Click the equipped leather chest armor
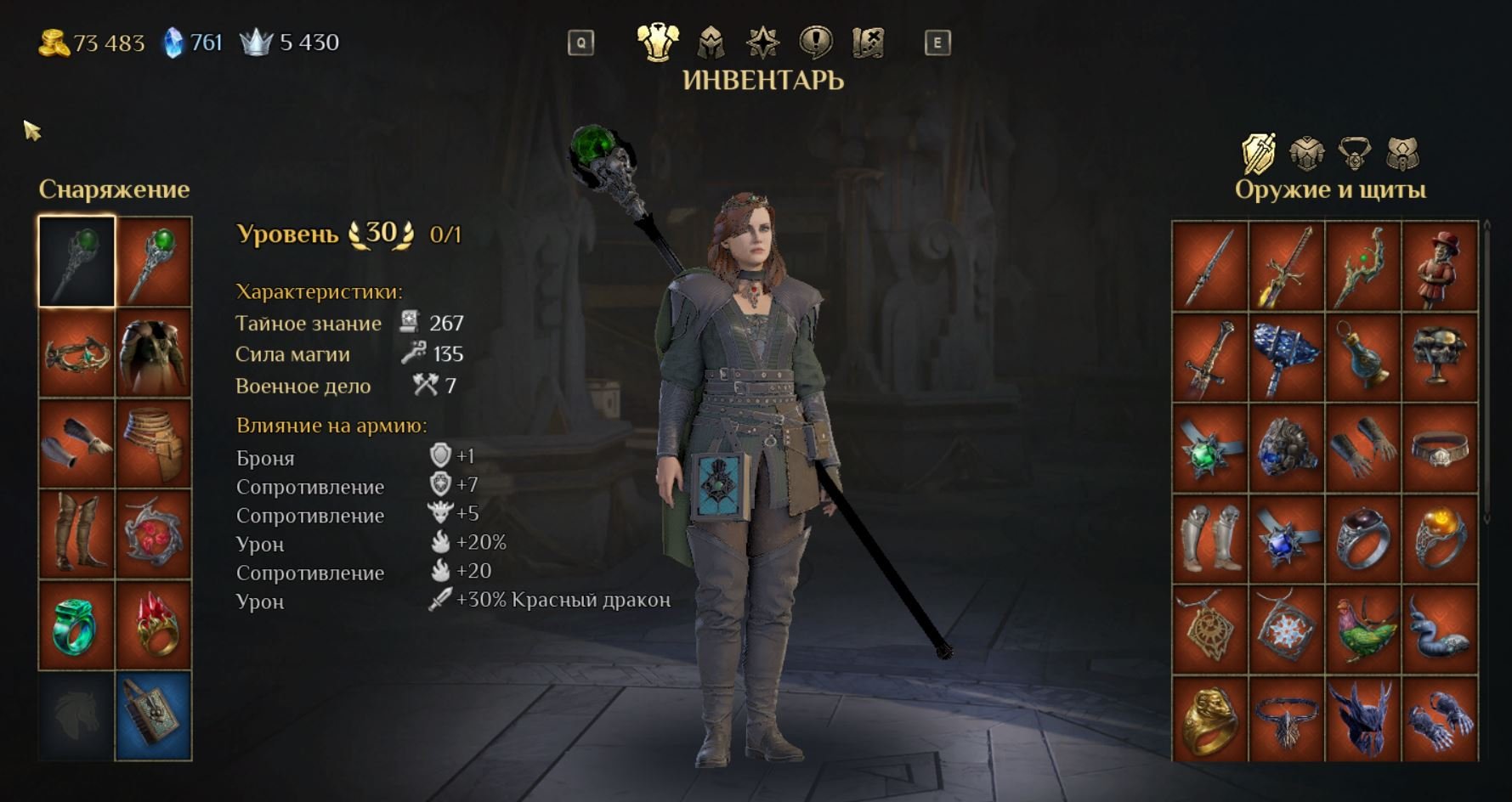Image resolution: width=1512 pixels, height=802 pixels. click(154, 352)
